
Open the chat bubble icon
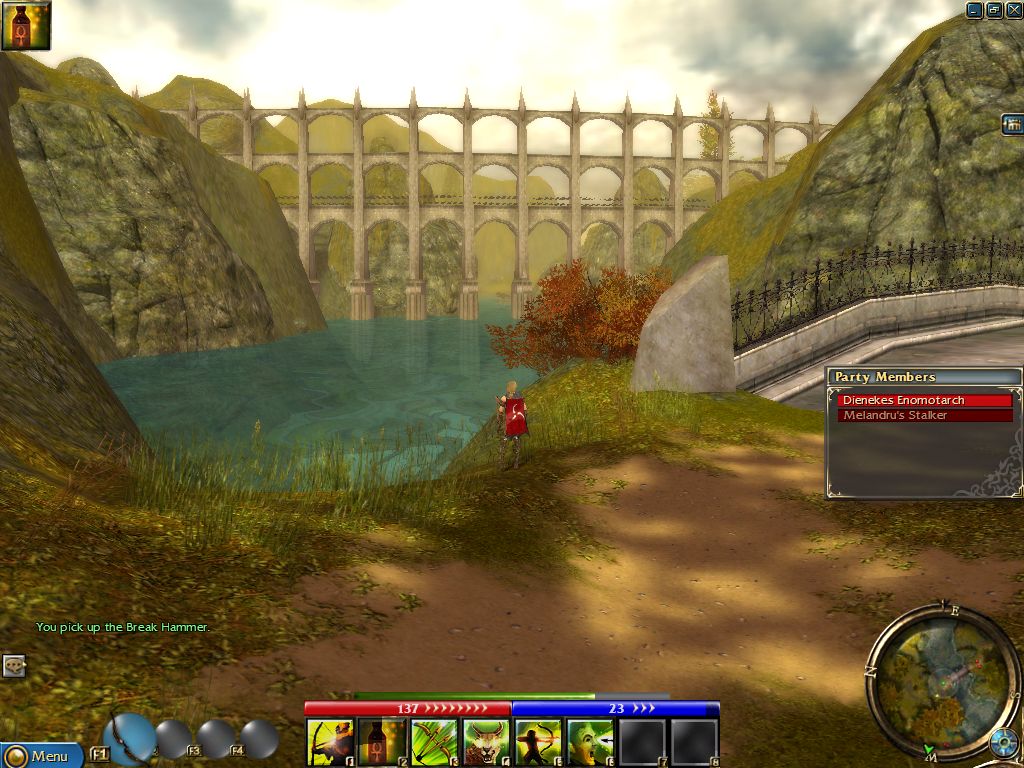coord(13,665)
